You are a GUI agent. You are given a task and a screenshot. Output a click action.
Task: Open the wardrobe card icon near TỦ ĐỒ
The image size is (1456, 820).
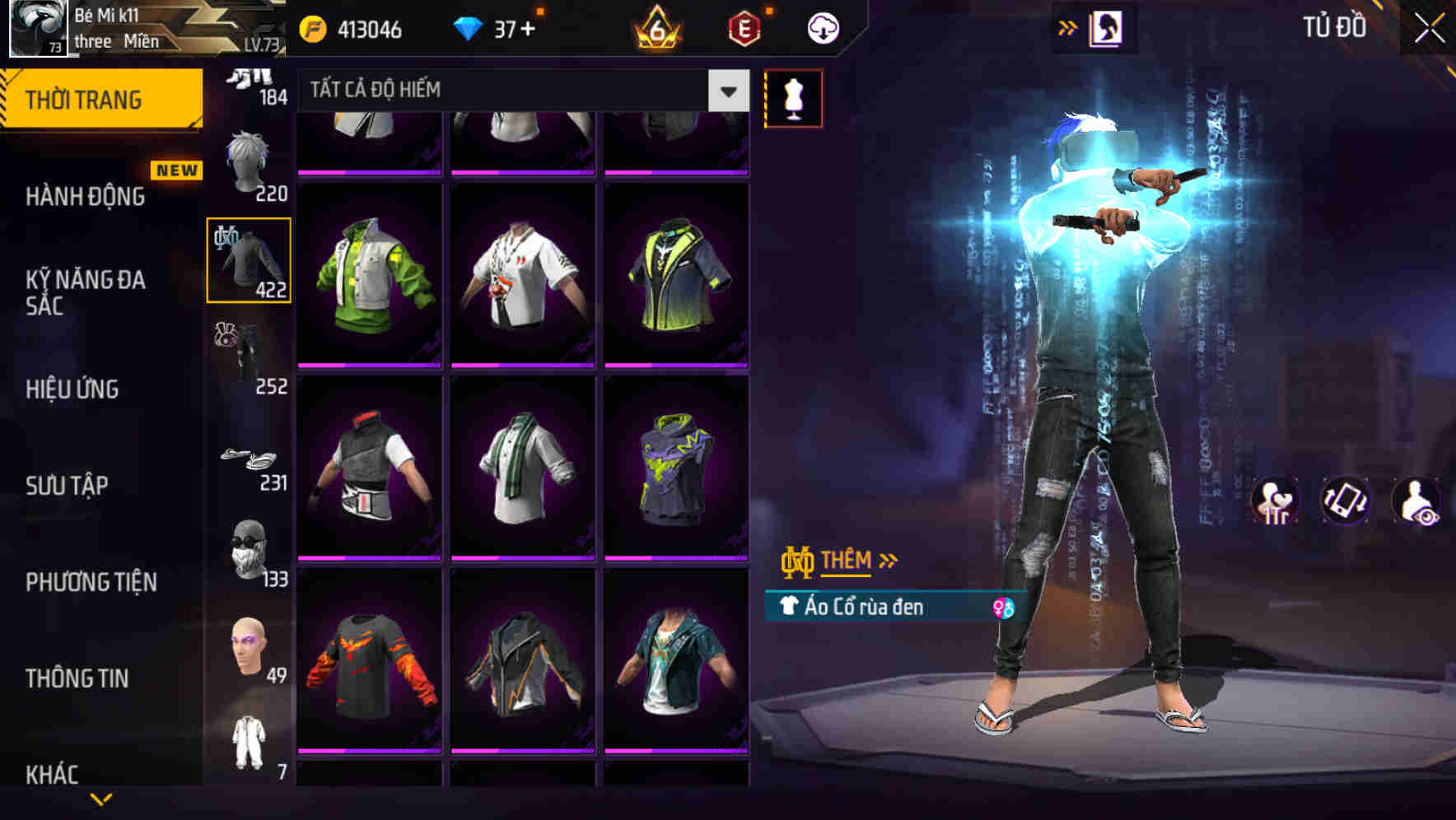[x=1107, y=27]
